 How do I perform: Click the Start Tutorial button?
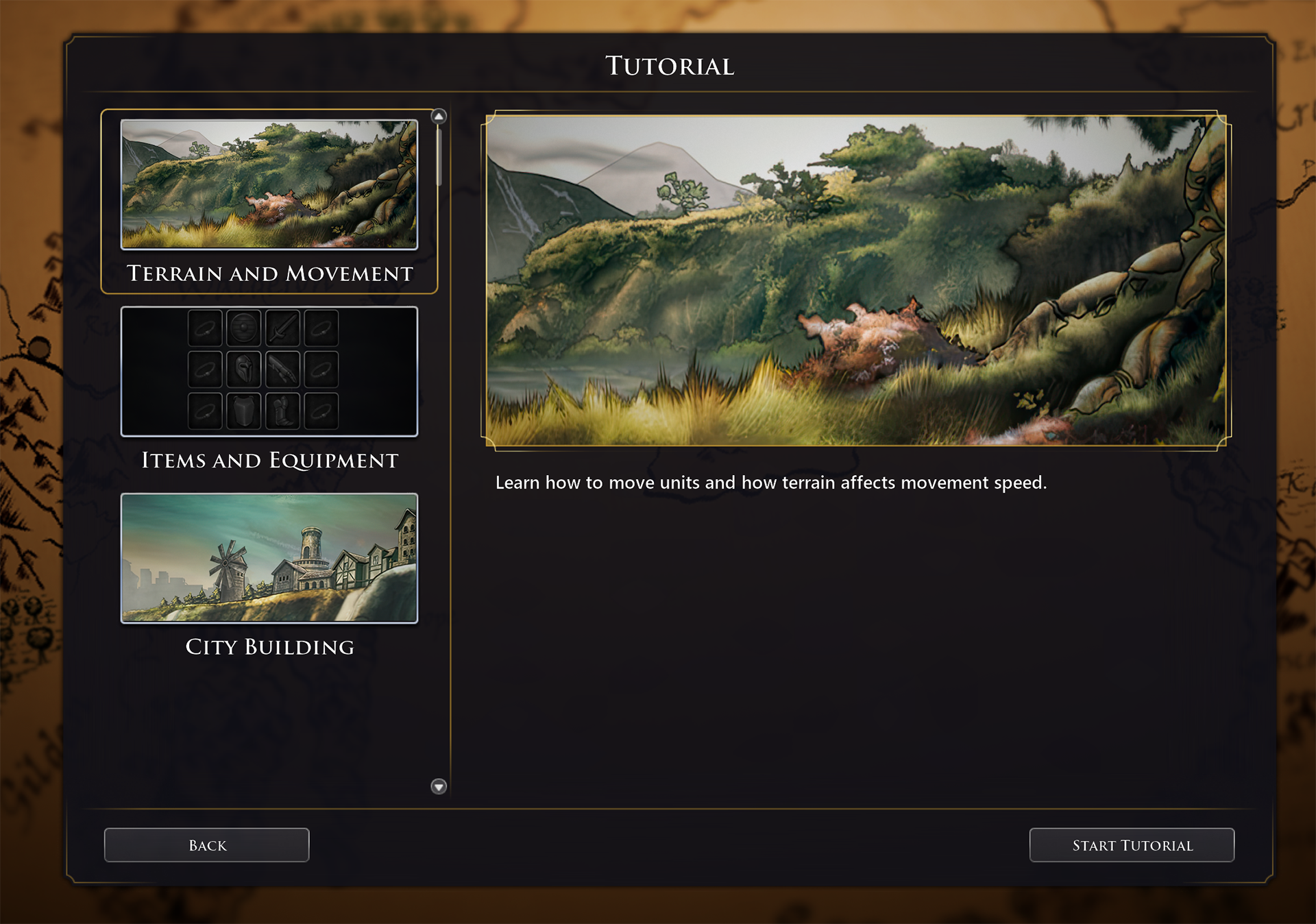click(1132, 845)
